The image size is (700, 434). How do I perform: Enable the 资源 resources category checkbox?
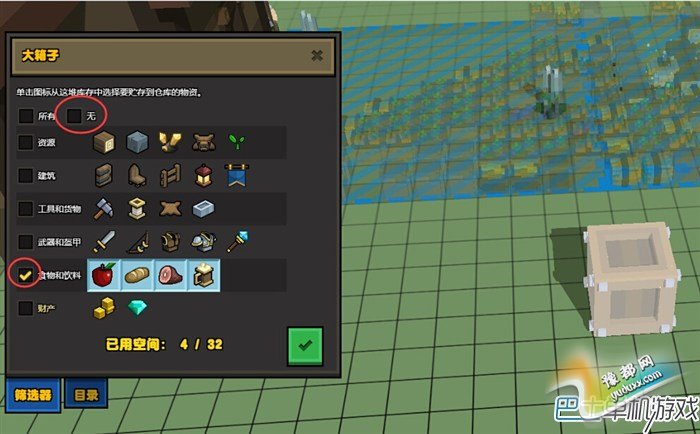click(x=25, y=143)
